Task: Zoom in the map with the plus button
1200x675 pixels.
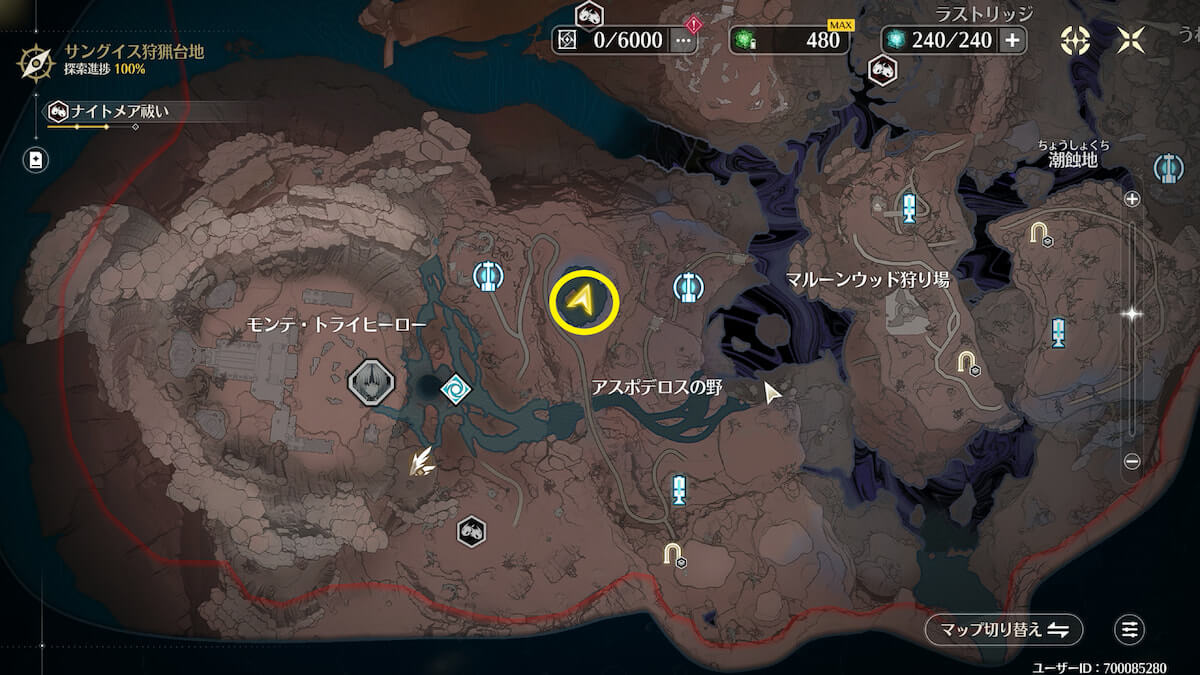Action: tap(1132, 199)
